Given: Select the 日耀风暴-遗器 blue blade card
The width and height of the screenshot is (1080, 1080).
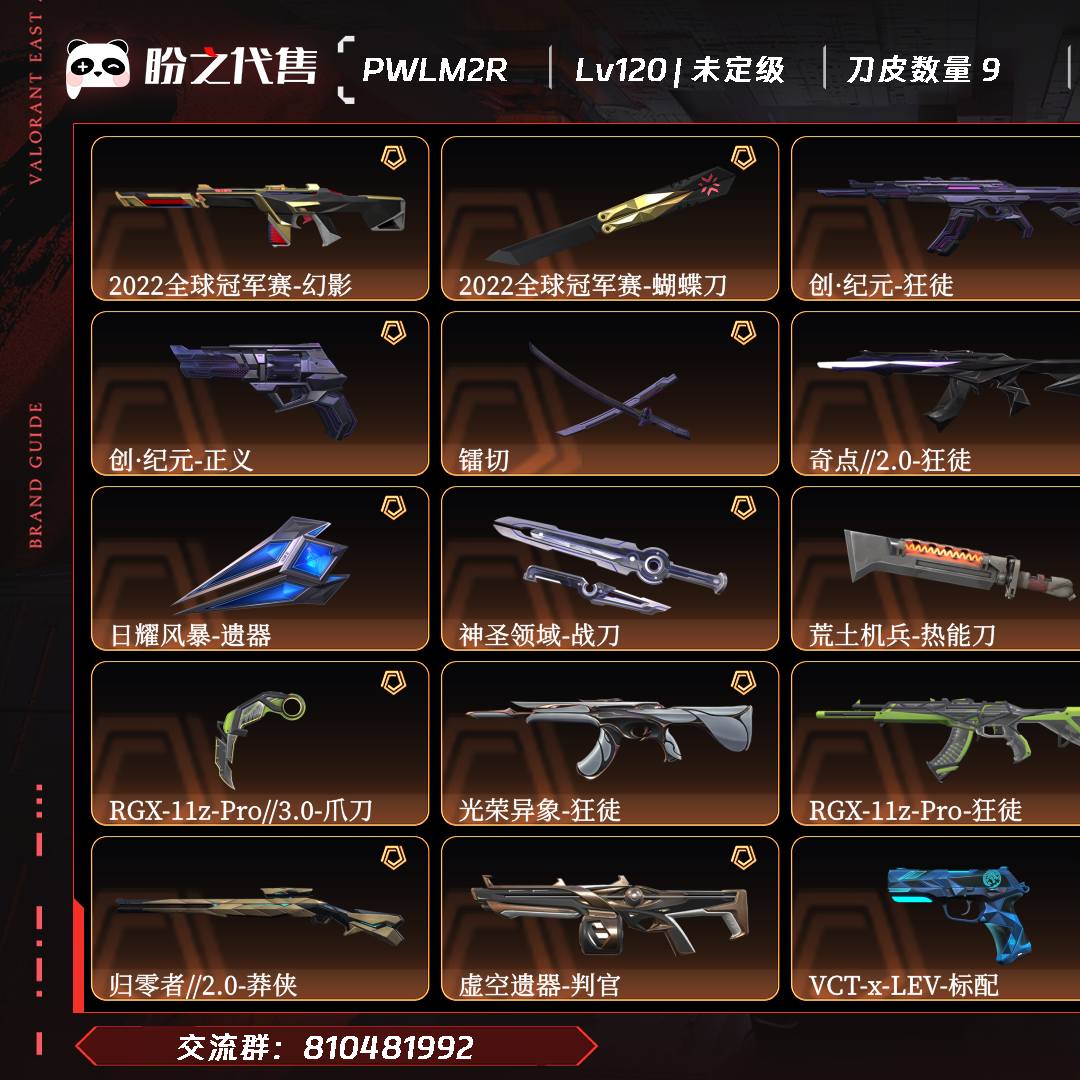Looking at the screenshot, I should [260, 568].
